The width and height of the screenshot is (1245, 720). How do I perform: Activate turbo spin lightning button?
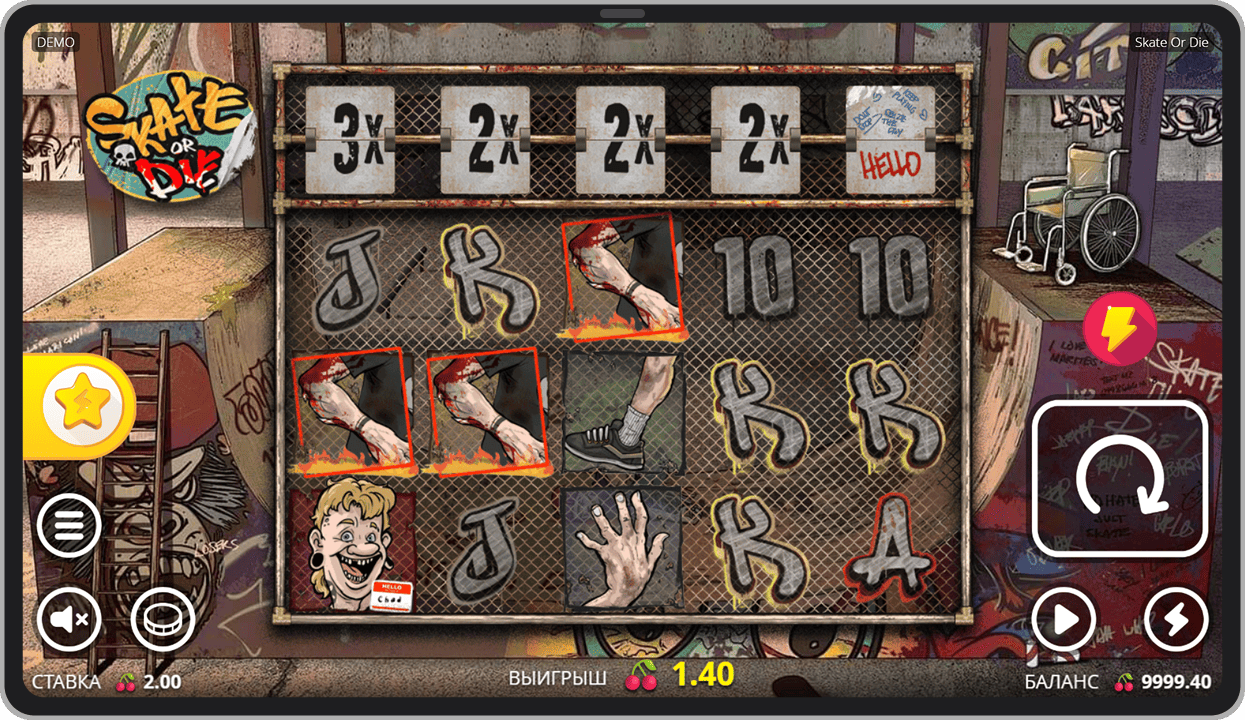point(1176,621)
